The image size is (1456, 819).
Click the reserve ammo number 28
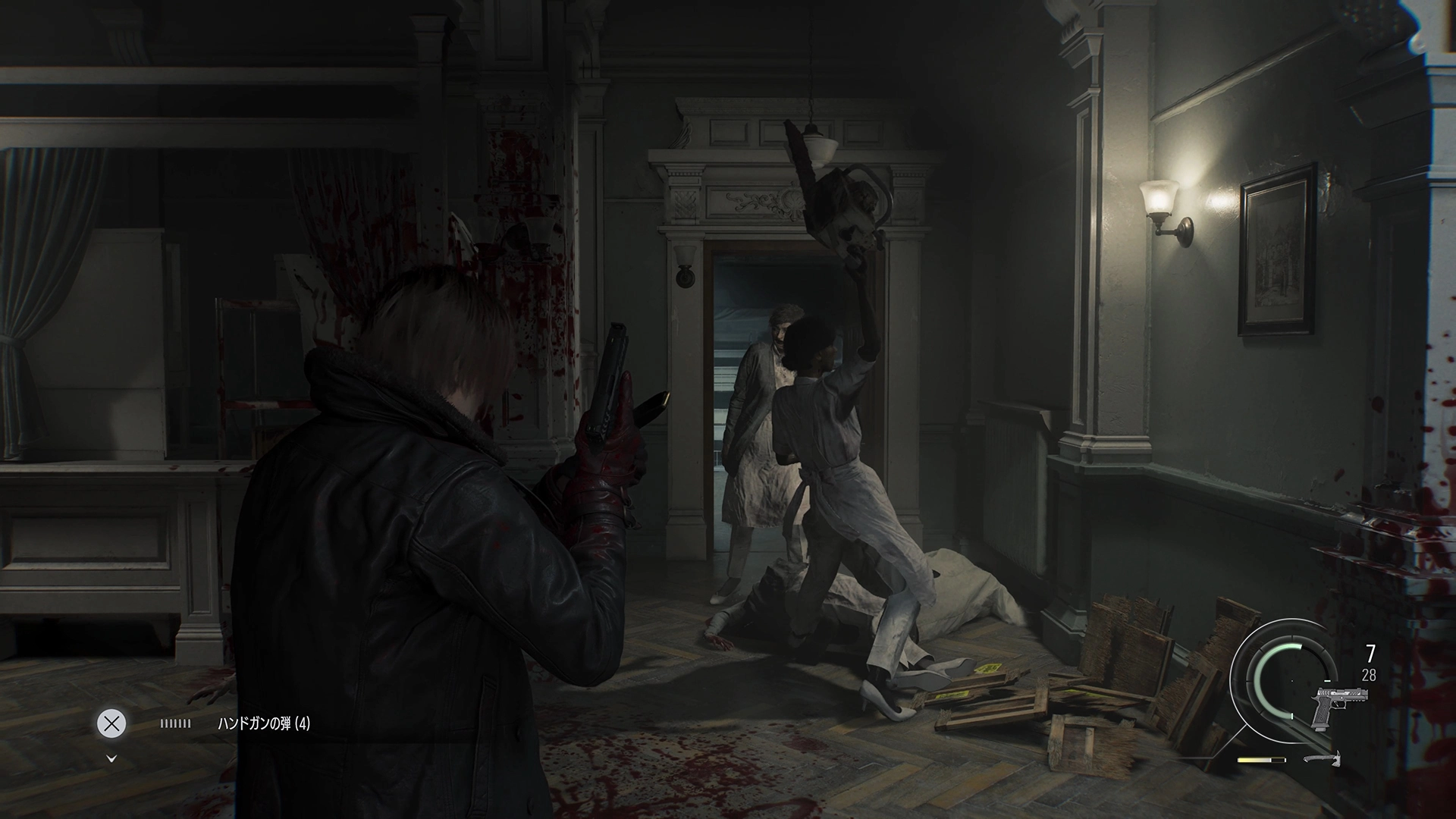pos(1369,674)
